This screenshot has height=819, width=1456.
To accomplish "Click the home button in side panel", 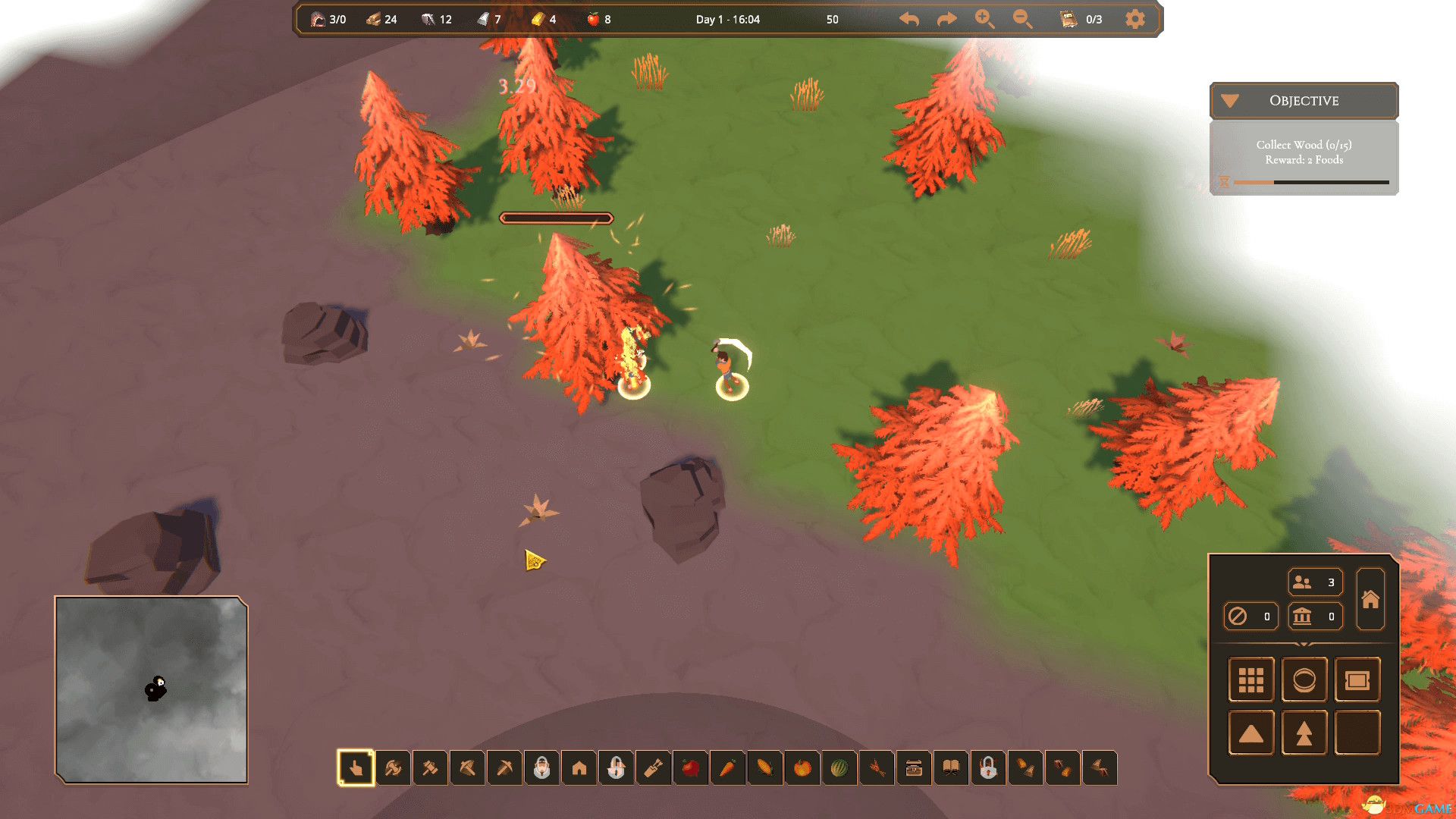I will tap(1370, 599).
